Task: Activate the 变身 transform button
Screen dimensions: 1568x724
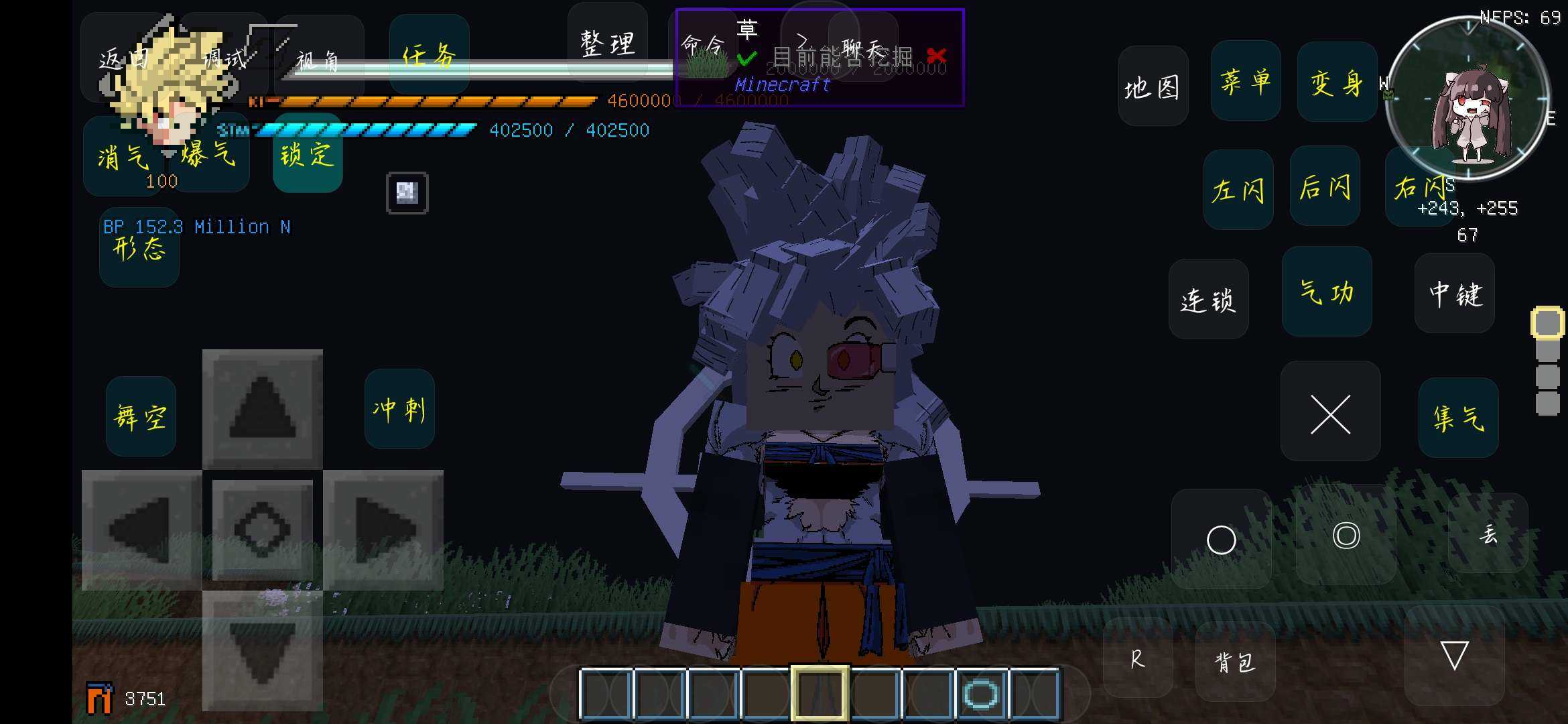Action: point(1337,82)
